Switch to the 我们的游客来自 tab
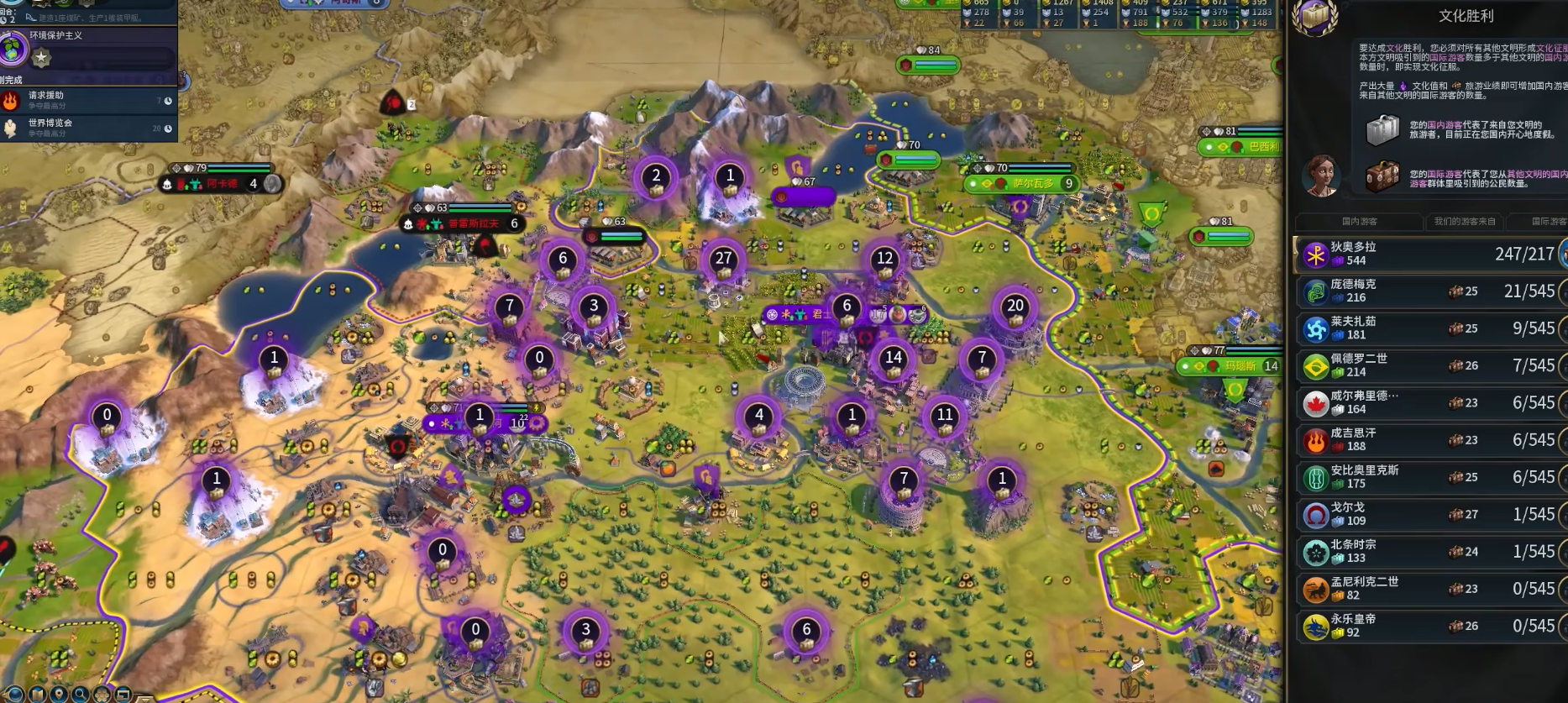1568x703 pixels. [x=1465, y=222]
